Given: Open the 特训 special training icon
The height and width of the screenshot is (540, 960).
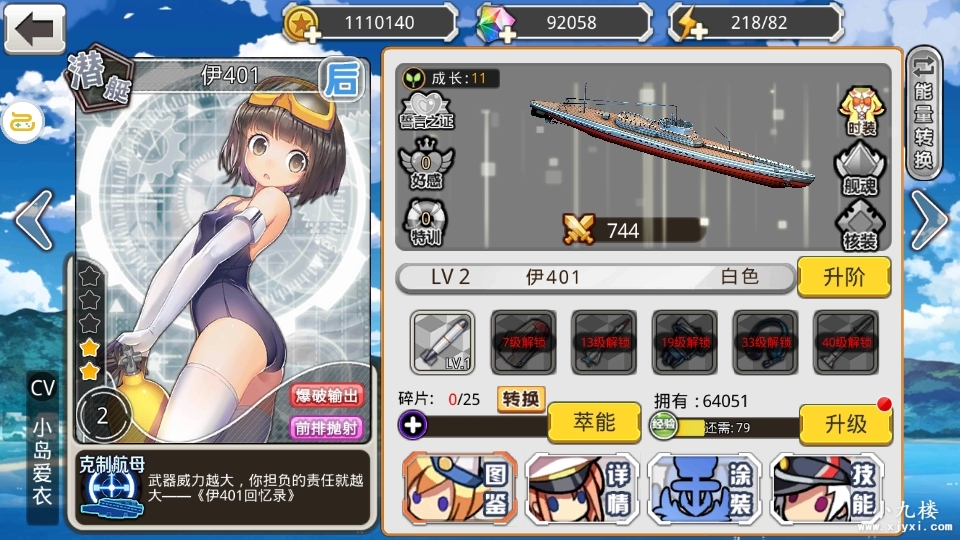Looking at the screenshot, I should [426, 223].
